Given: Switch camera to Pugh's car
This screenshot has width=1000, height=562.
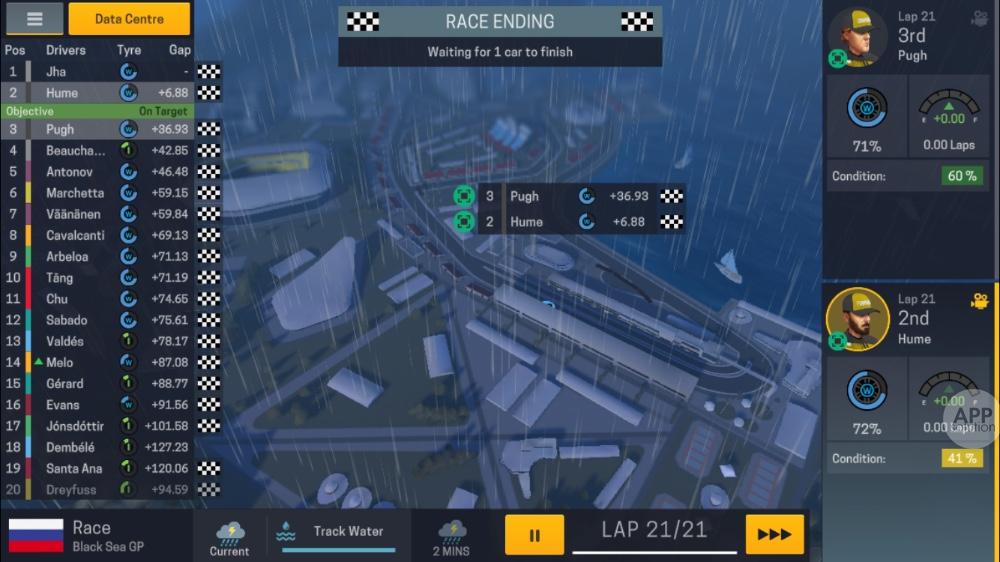Looking at the screenshot, I should coord(978,18).
